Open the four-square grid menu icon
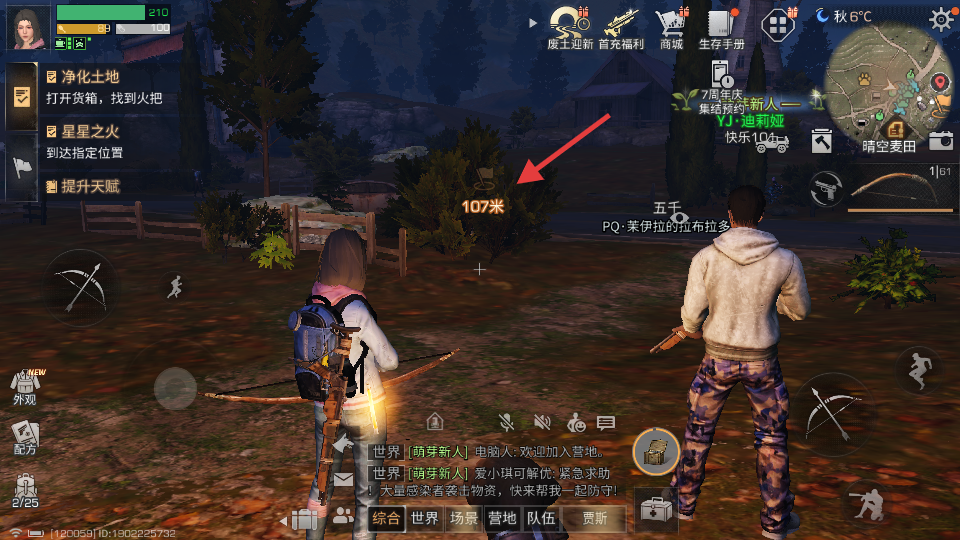Image resolution: width=960 pixels, height=540 pixels. pyautogui.click(x=777, y=25)
